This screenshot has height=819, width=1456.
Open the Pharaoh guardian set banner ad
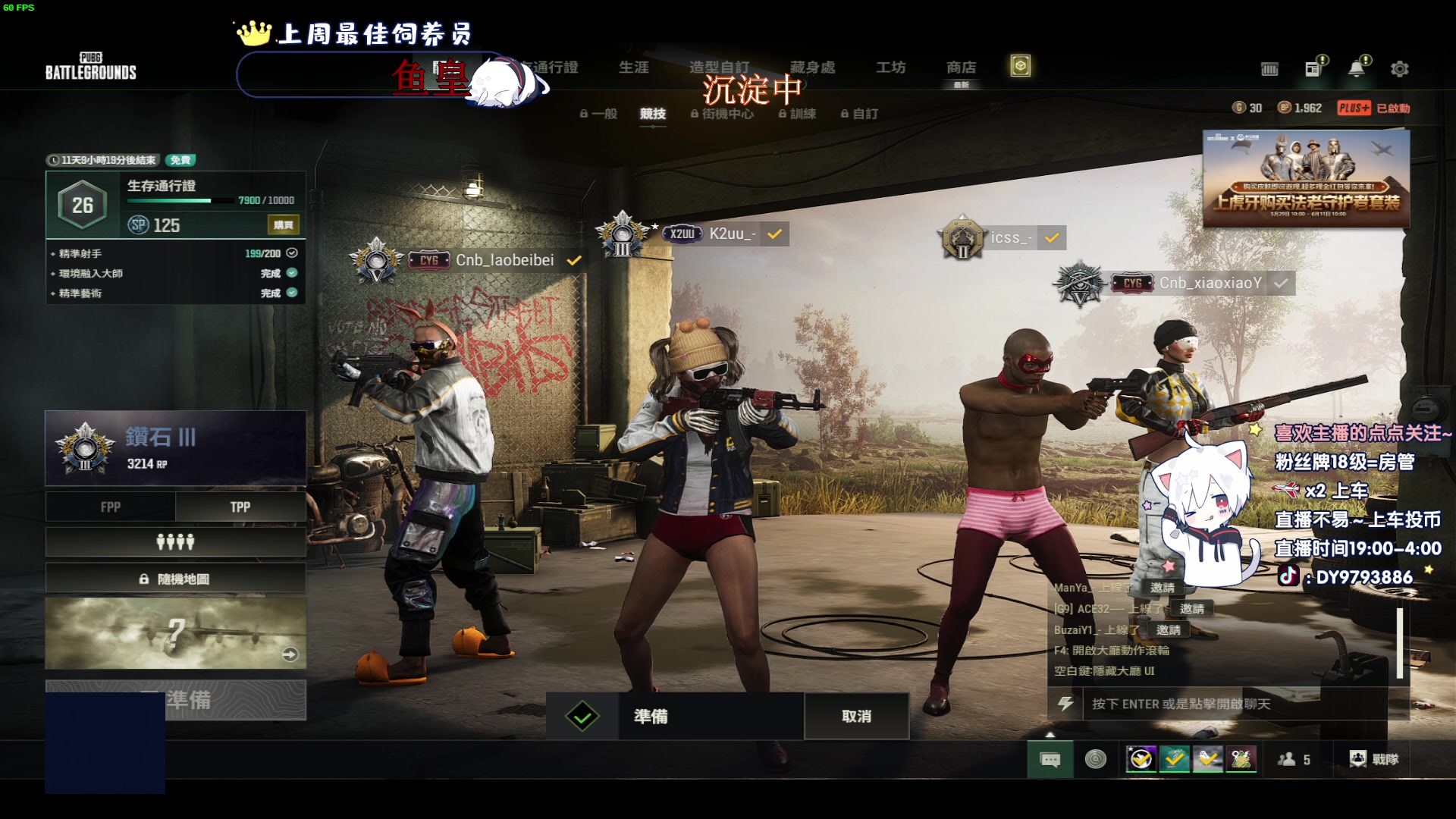coord(1306,179)
